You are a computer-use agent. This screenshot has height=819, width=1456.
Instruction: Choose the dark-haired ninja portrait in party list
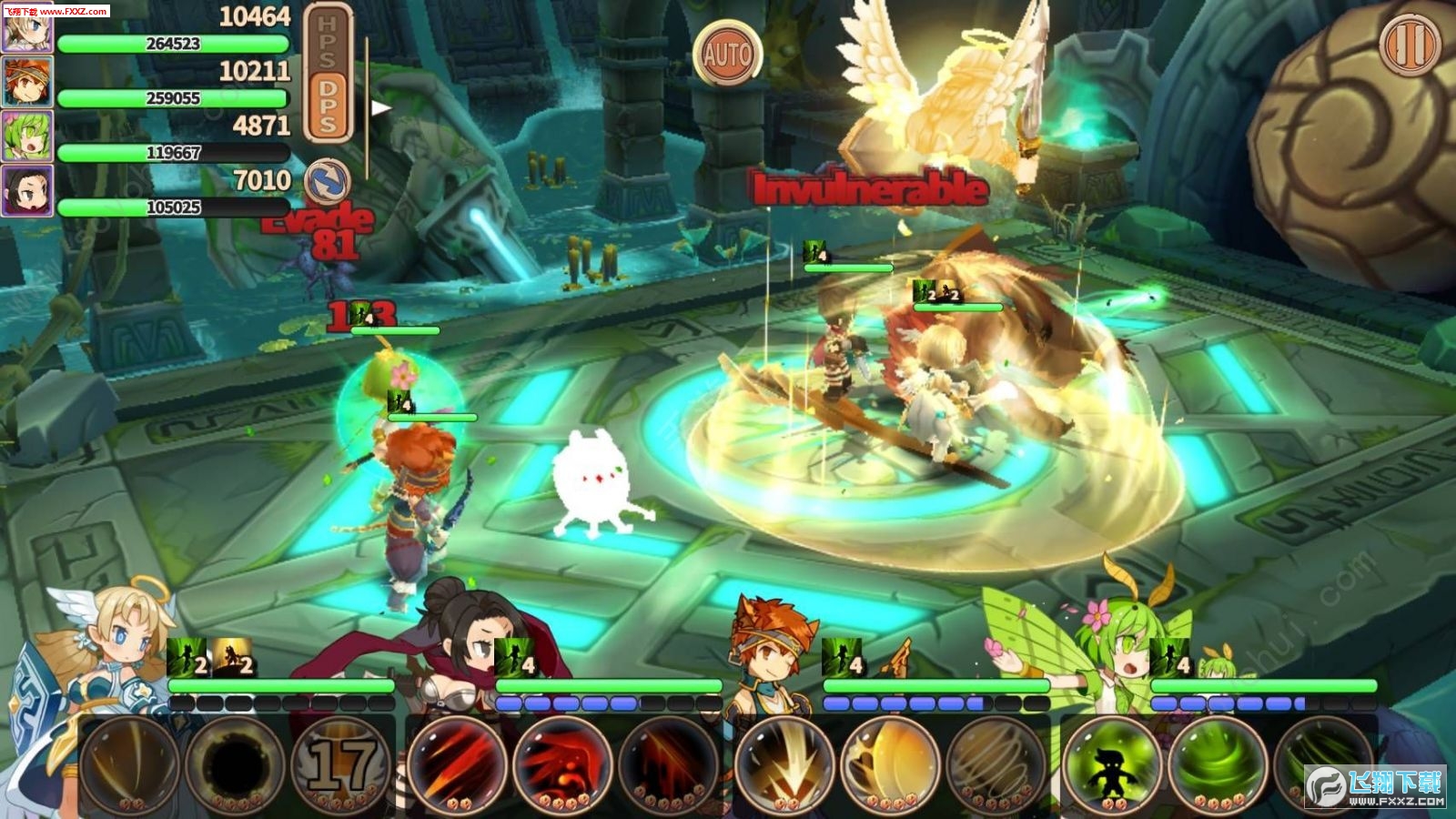click(x=26, y=191)
